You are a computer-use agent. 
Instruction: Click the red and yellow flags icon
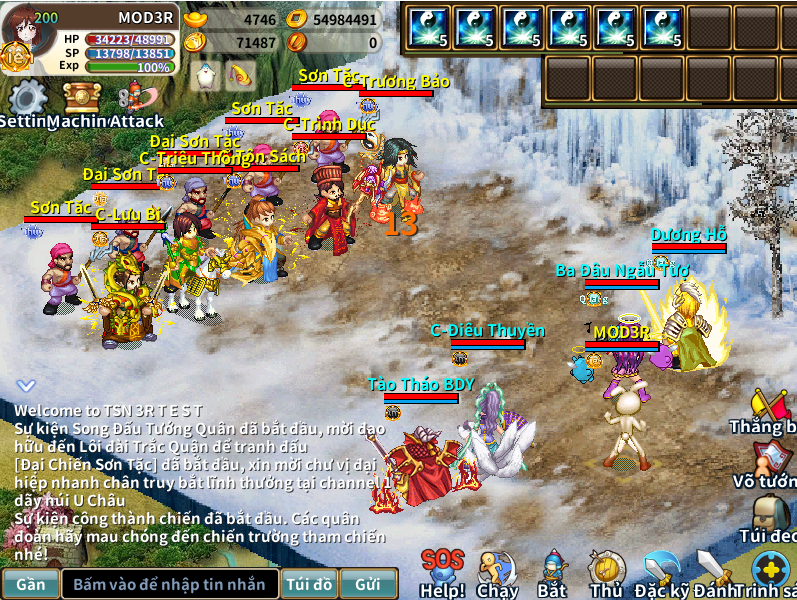[770, 408]
